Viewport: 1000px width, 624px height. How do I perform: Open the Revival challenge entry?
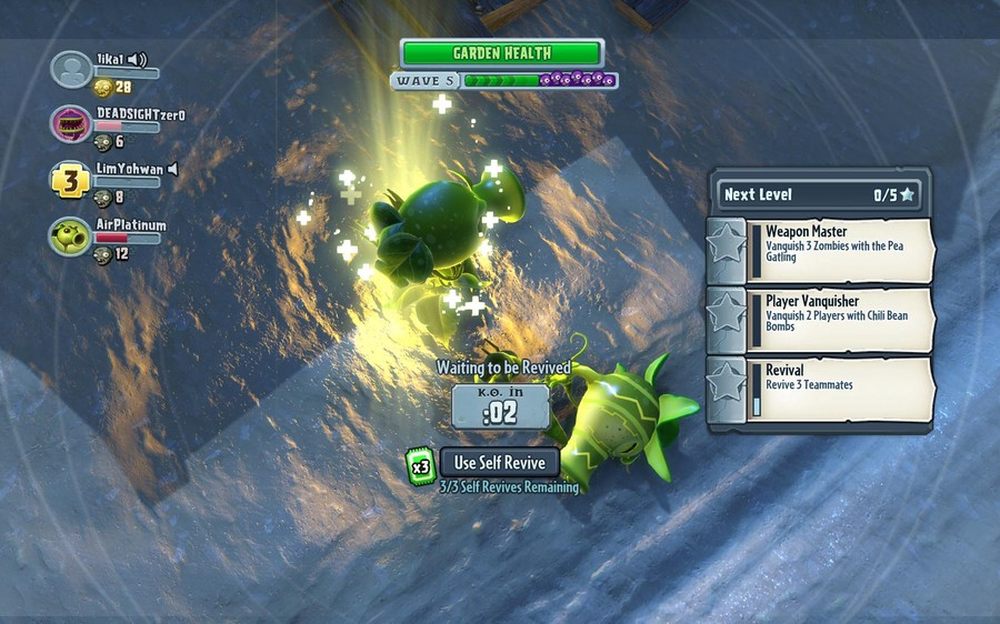tap(820, 389)
